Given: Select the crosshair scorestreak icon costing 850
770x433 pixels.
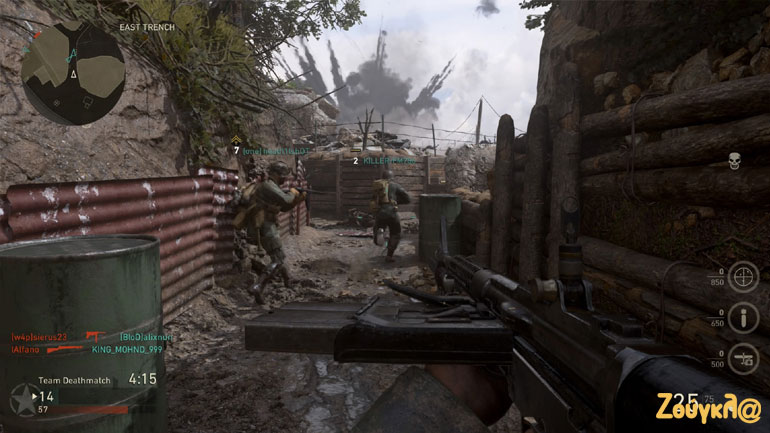Looking at the screenshot, I should (x=742, y=276).
